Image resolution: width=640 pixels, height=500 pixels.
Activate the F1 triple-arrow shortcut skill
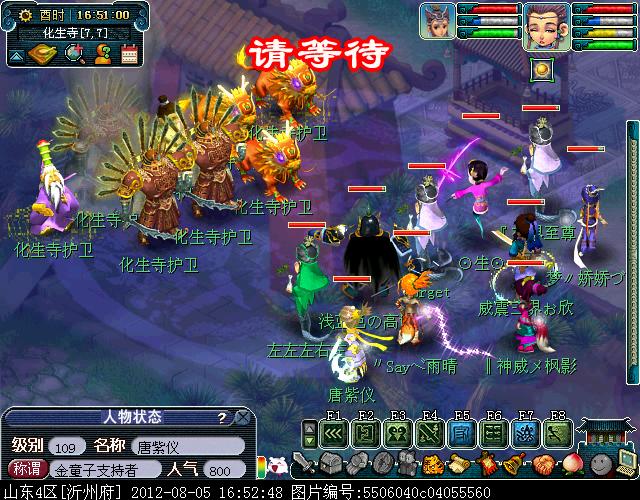click(x=335, y=434)
